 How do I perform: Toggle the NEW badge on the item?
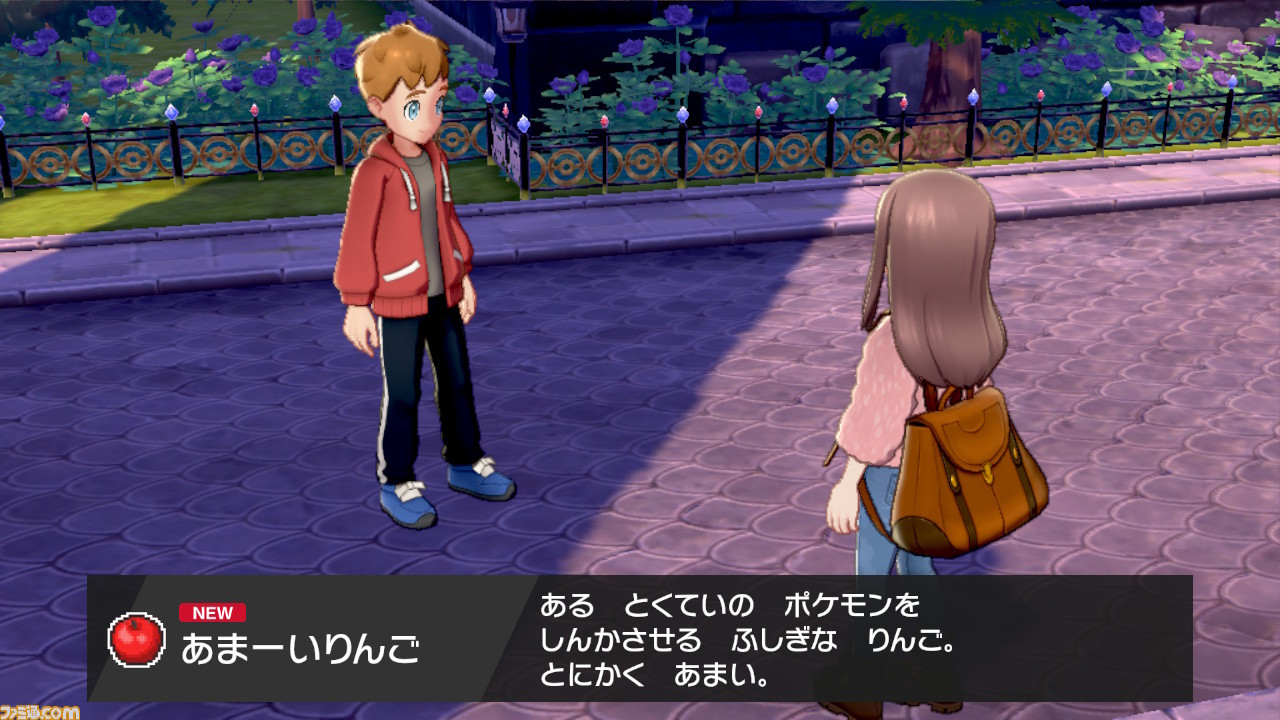[215, 612]
